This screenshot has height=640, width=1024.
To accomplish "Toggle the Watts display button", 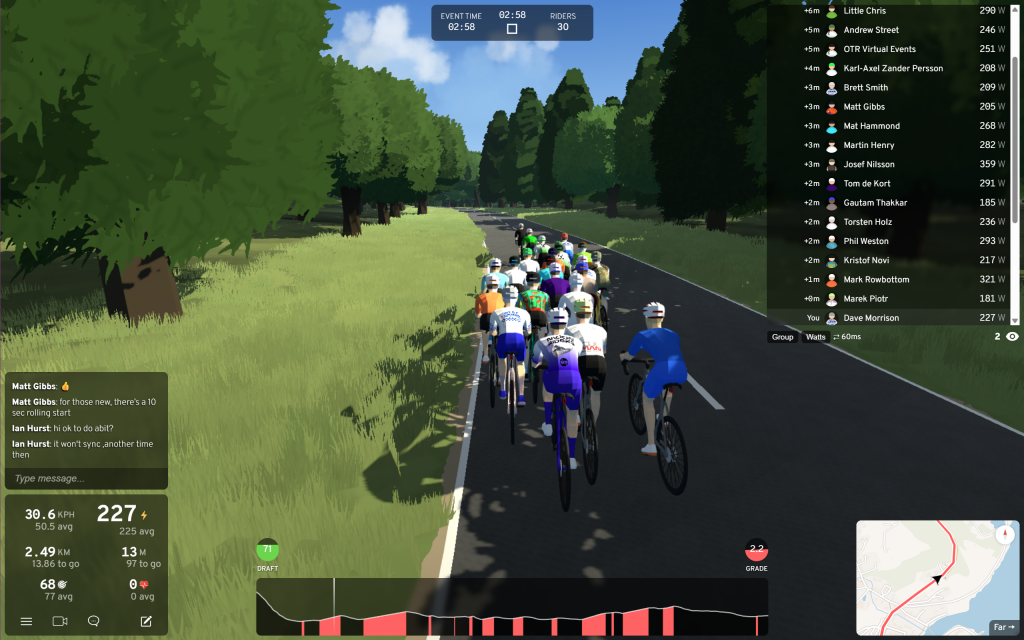I will click(x=816, y=337).
